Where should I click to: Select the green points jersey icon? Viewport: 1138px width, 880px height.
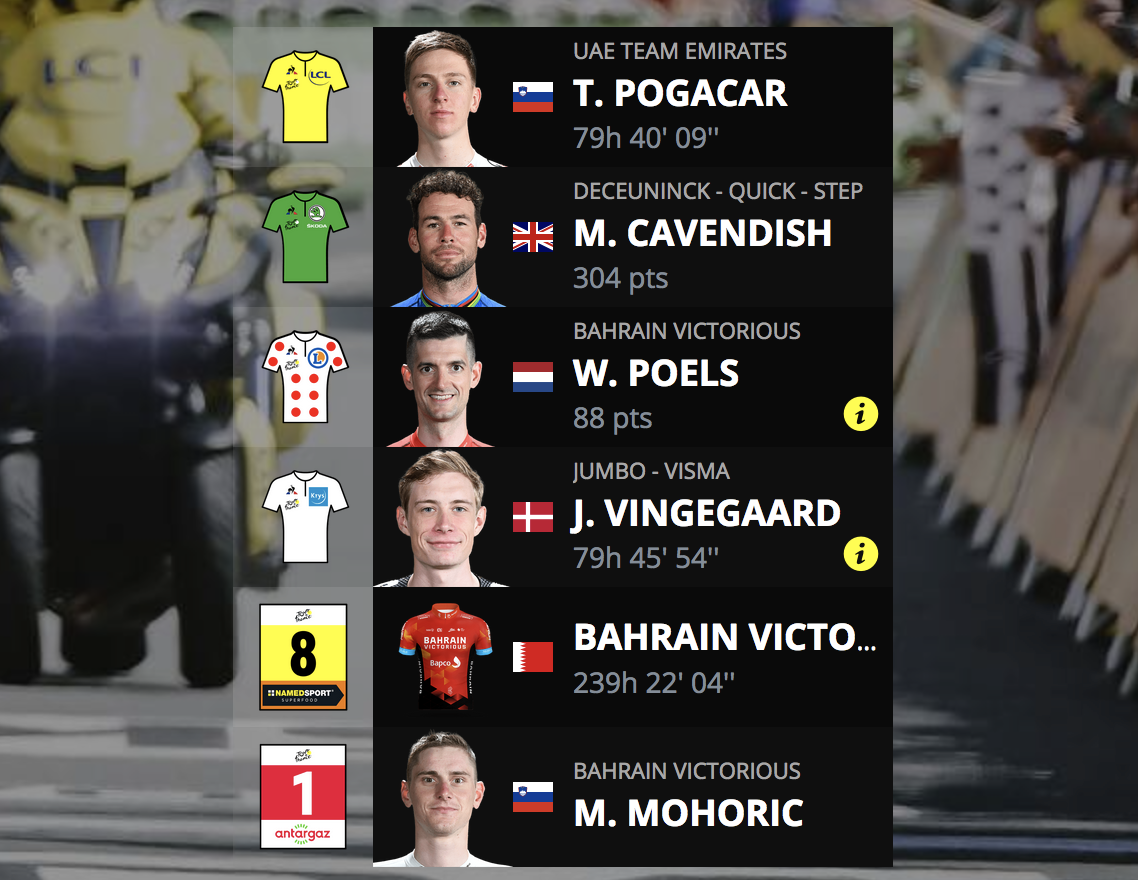[x=305, y=237]
